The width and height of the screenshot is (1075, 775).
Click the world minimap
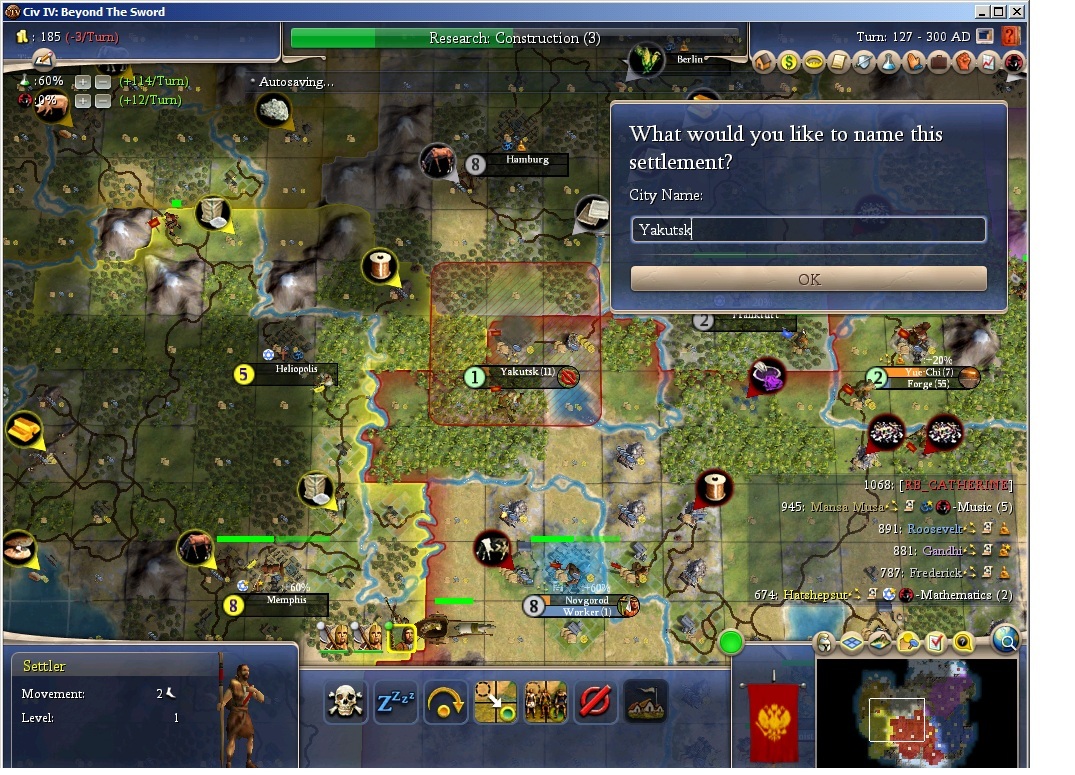[x=915, y=712]
